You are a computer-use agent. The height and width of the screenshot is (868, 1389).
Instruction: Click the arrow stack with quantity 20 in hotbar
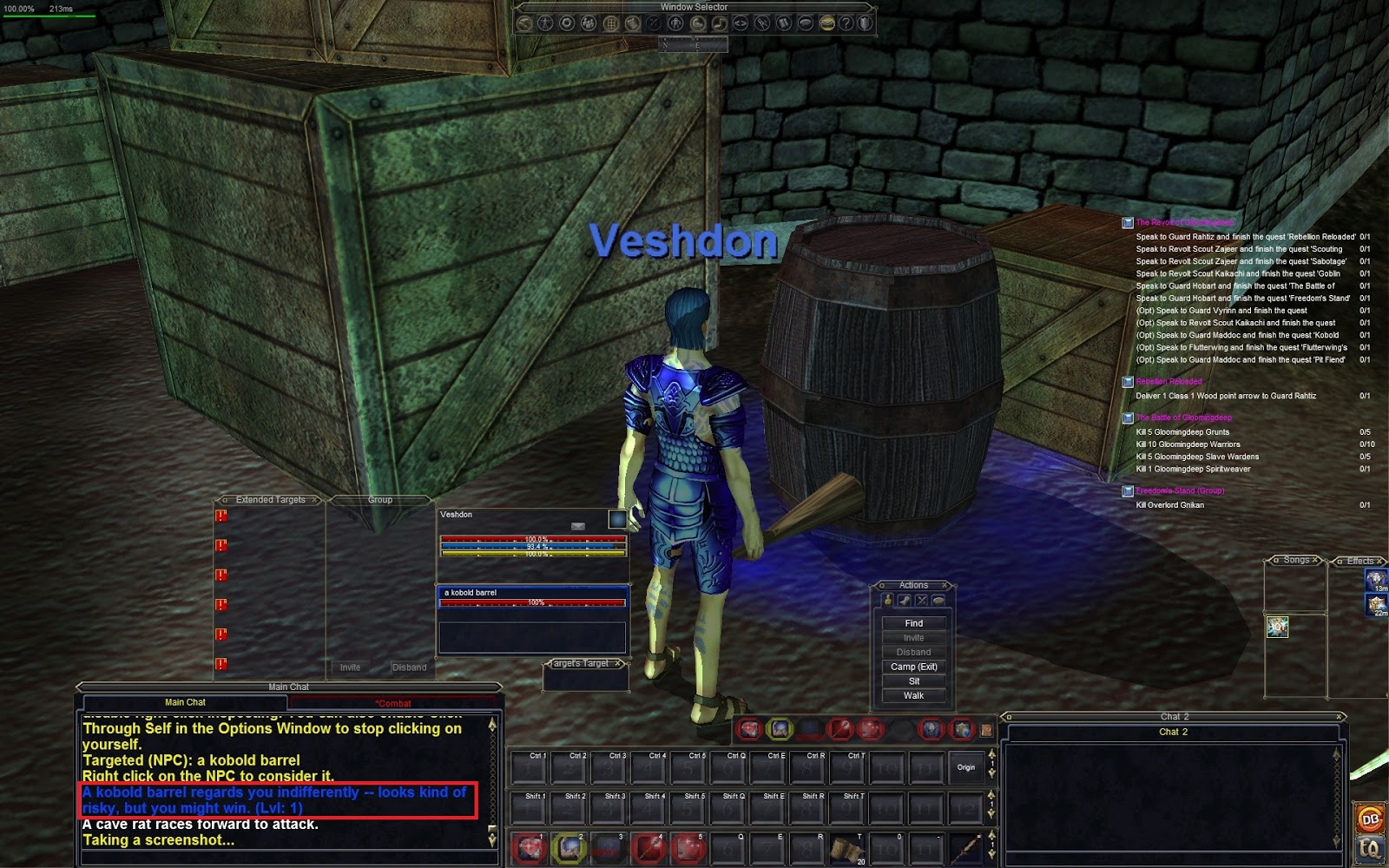846,851
